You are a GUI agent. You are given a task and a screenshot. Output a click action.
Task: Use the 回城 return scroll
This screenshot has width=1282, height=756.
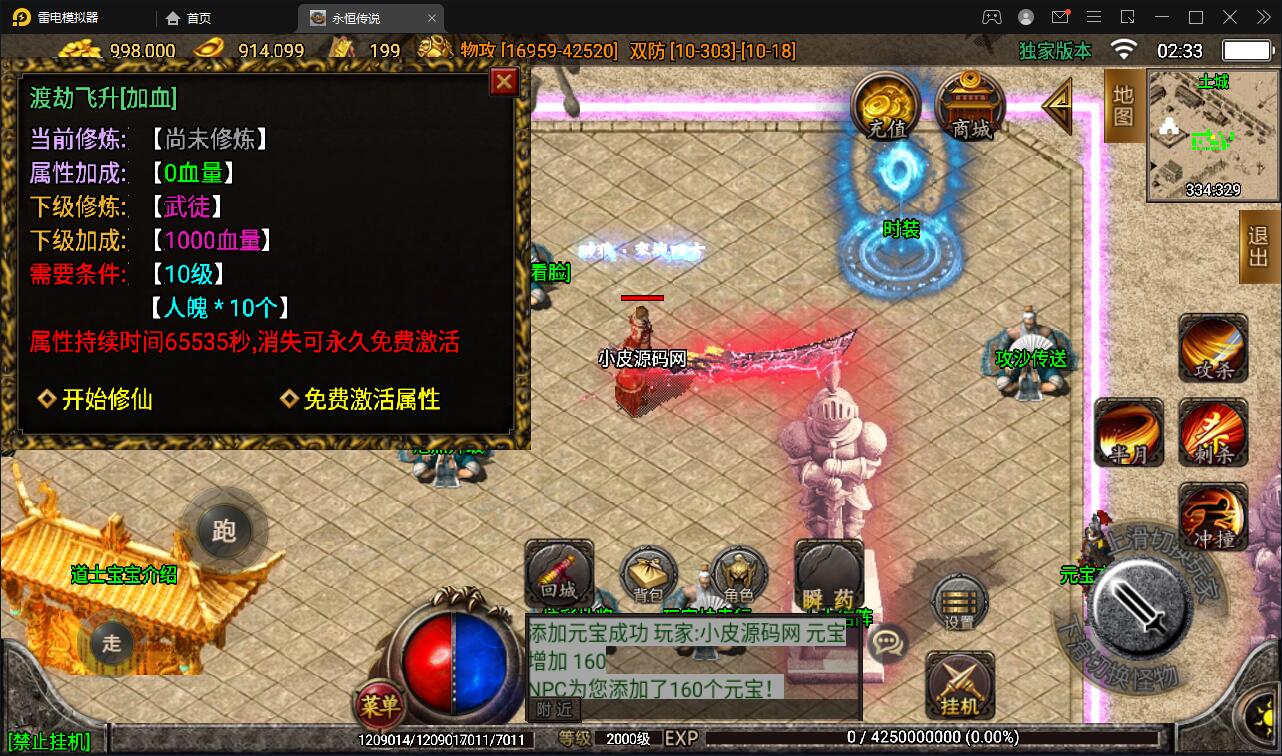coord(559,573)
